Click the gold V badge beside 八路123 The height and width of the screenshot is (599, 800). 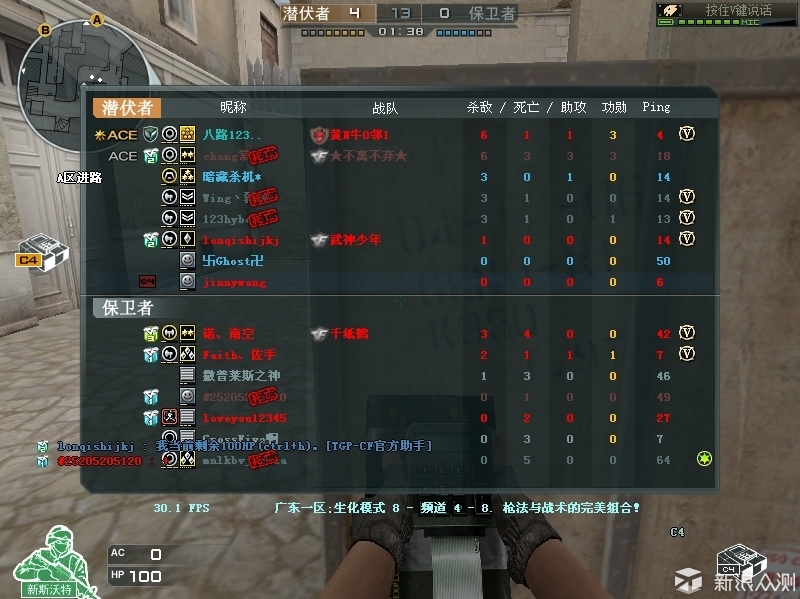(687, 134)
